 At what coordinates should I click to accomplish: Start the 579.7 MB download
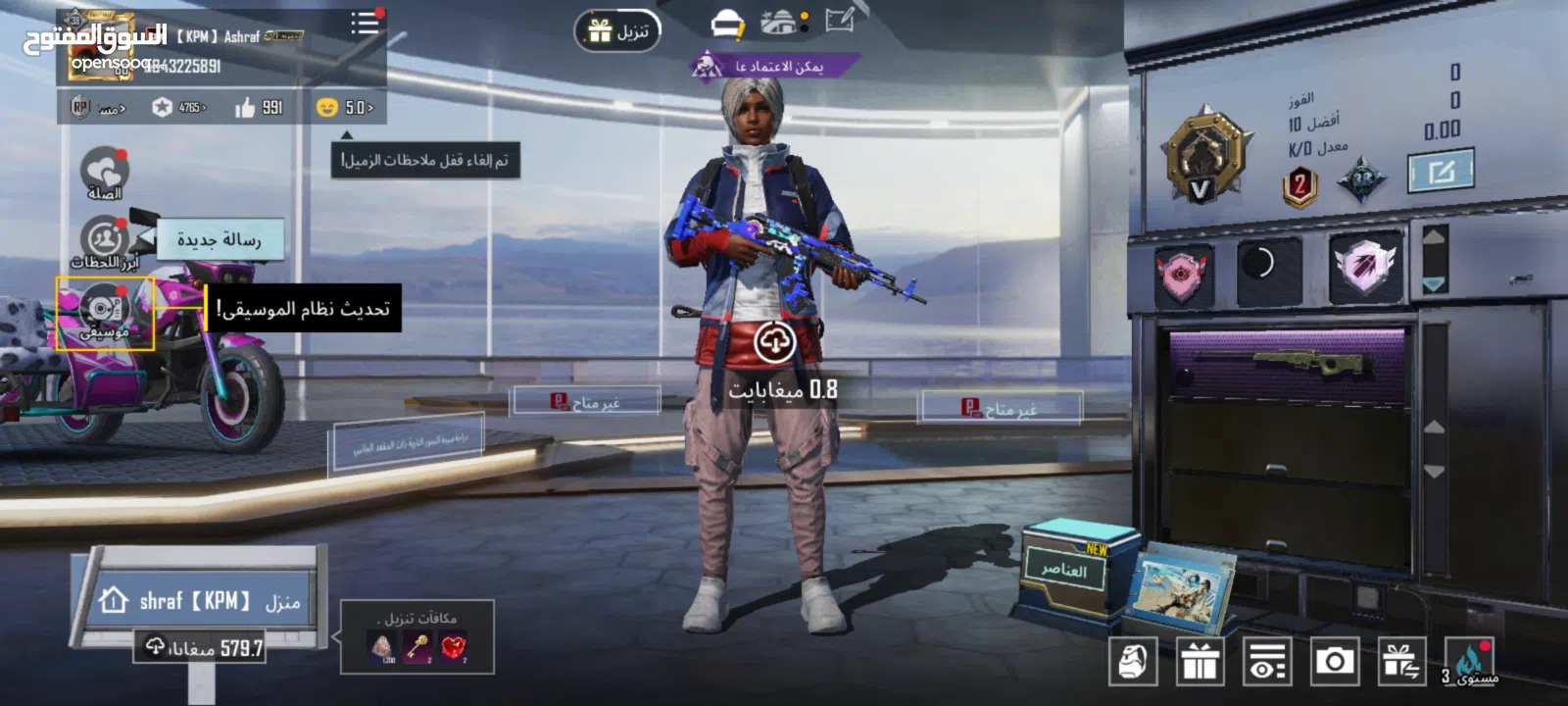click(202, 647)
